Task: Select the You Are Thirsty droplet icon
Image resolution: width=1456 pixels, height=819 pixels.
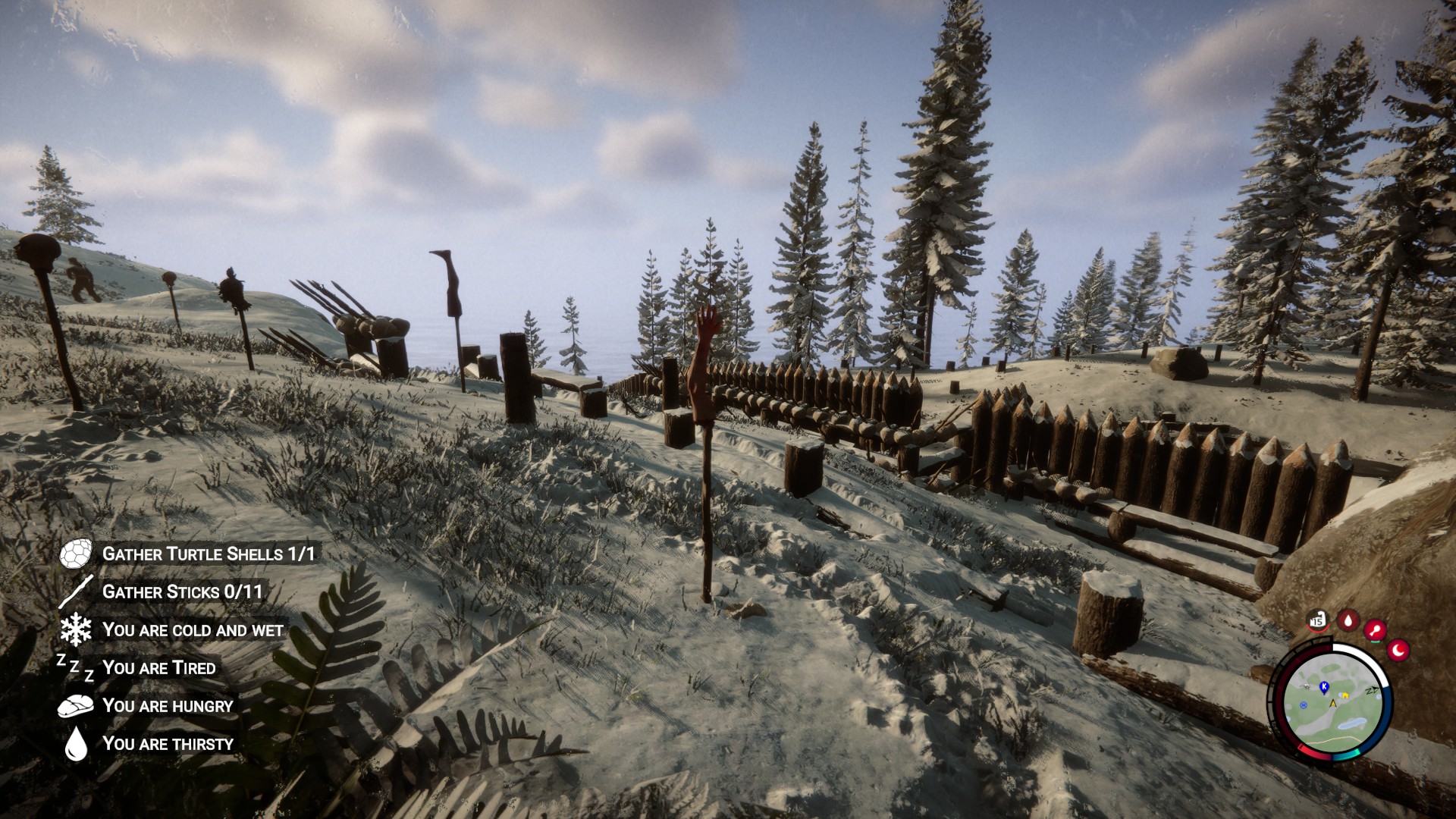Action: coord(76,744)
